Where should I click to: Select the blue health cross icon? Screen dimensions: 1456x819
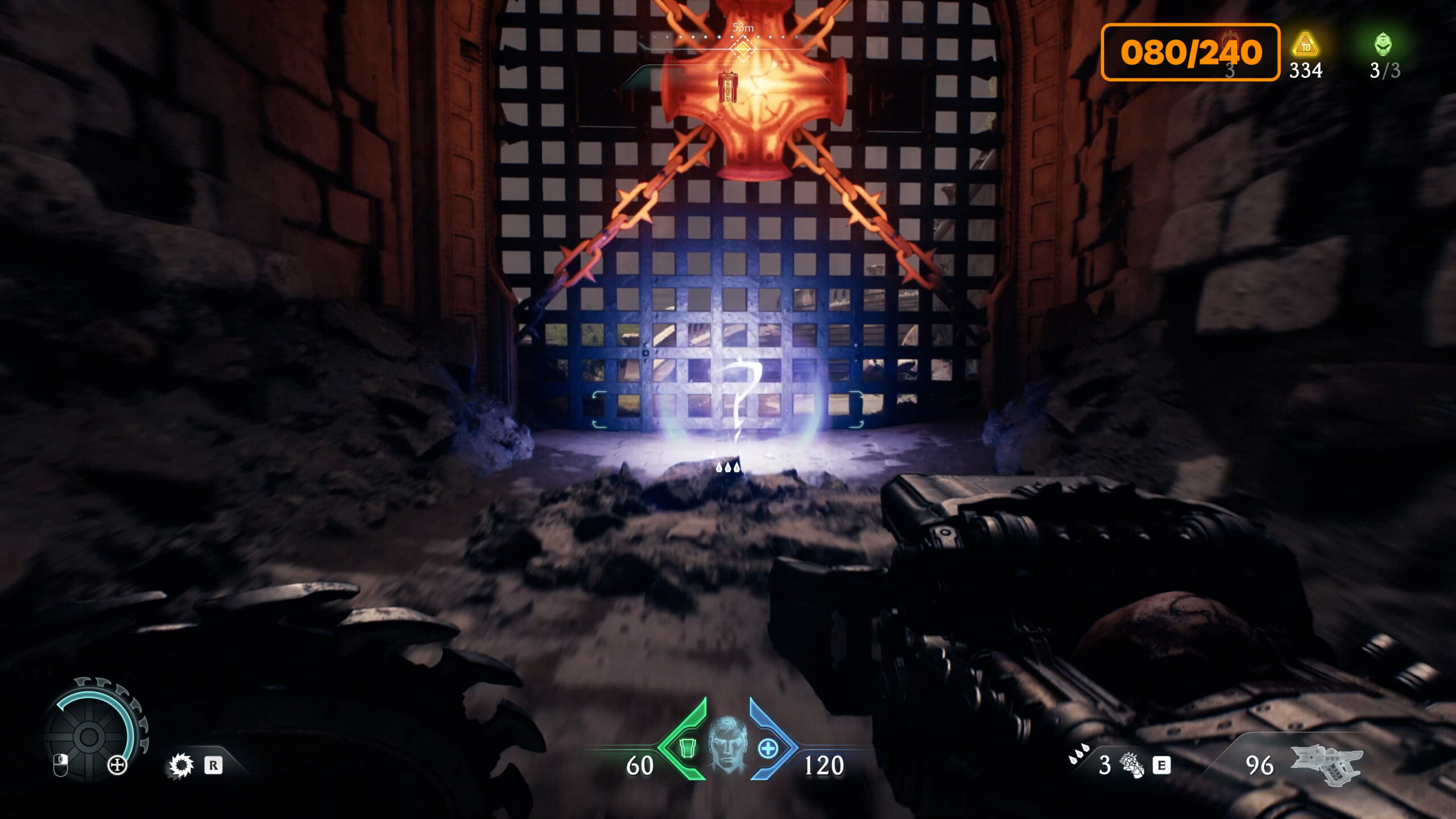(768, 748)
